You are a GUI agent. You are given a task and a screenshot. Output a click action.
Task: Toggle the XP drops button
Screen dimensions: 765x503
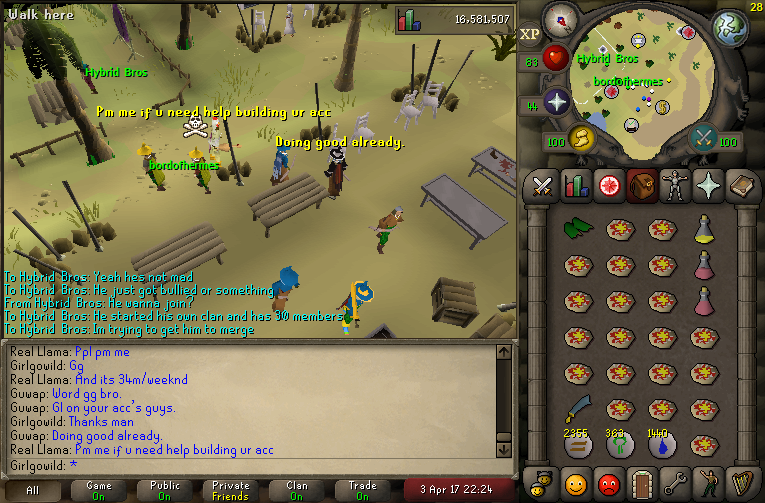pyautogui.click(x=530, y=33)
